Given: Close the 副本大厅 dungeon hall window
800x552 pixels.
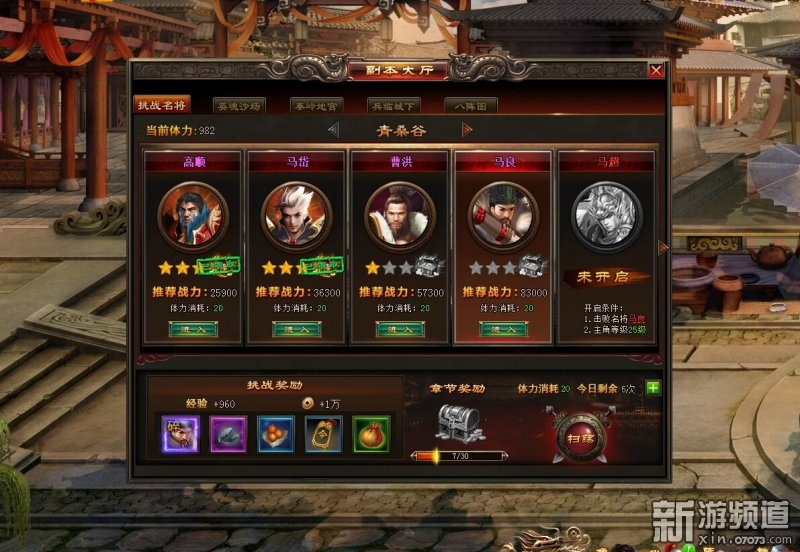Looking at the screenshot, I should click(x=656, y=71).
